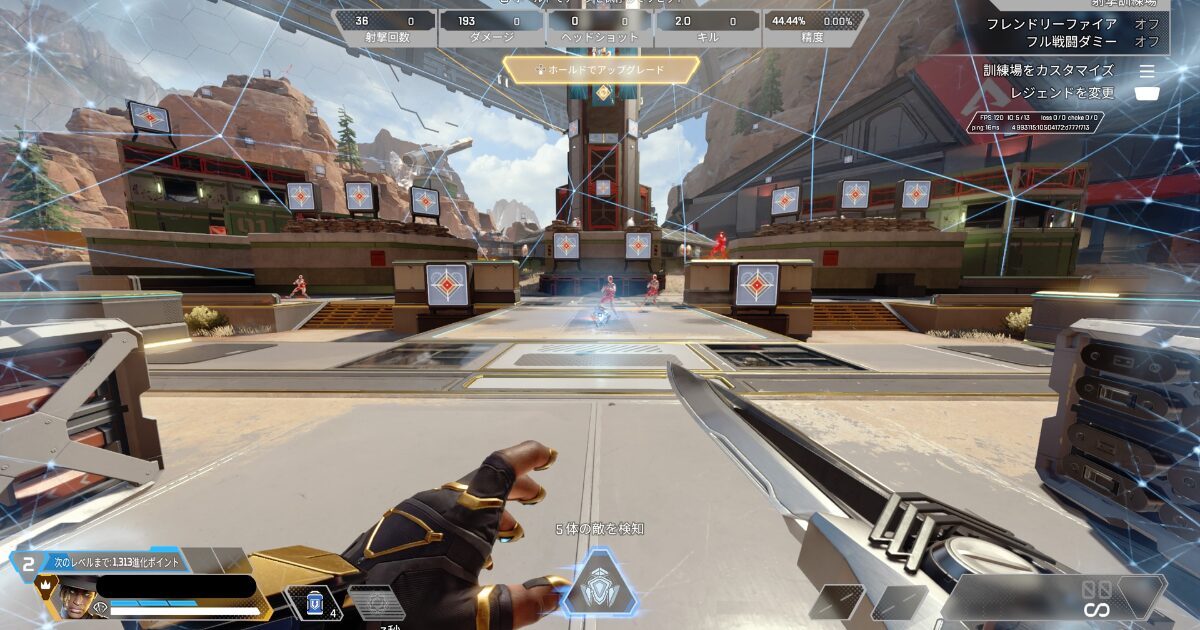Activate the ultimate ability icon
The width and height of the screenshot is (1200, 630).
[599, 583]
